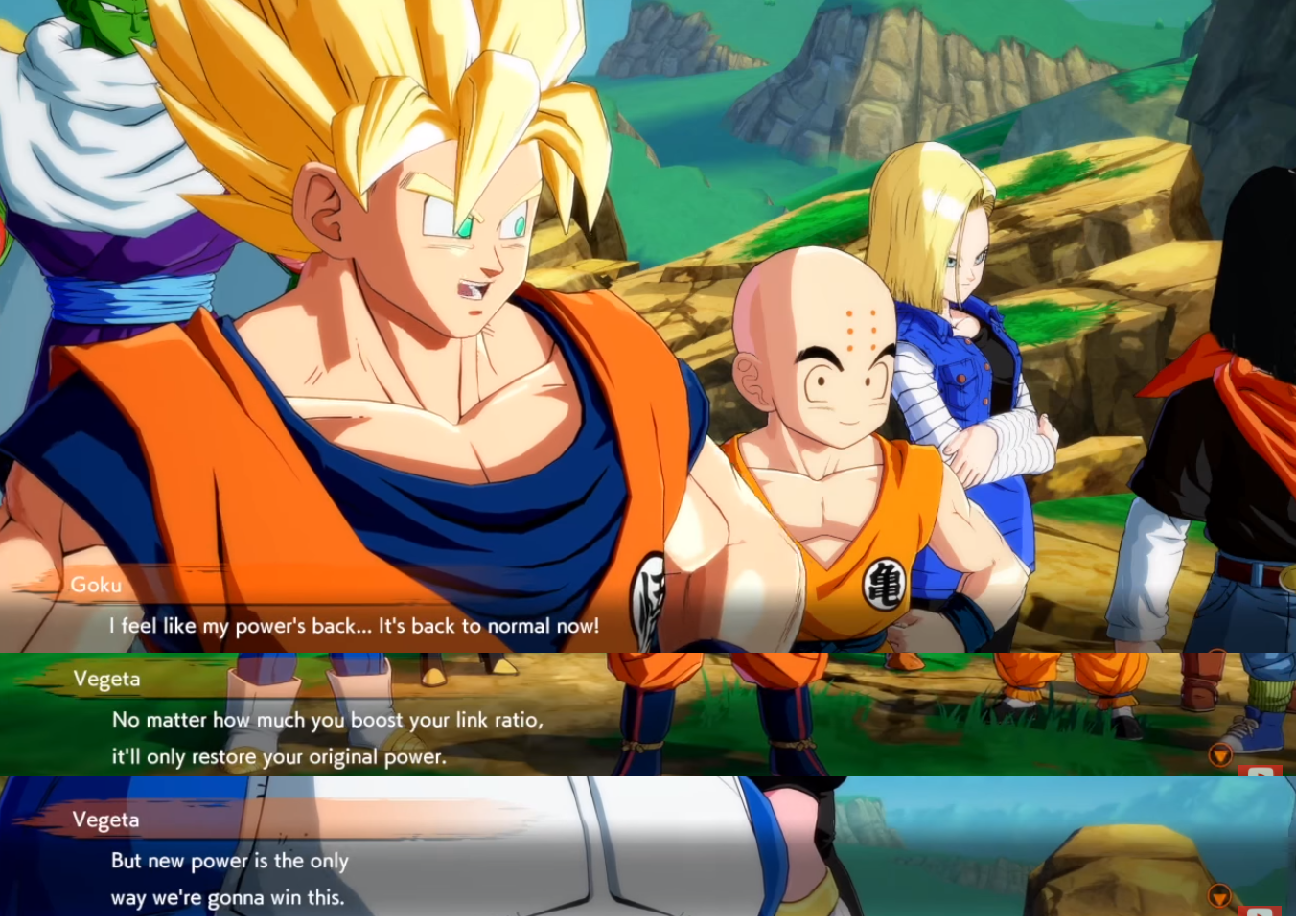Advance Vegeta's "link ratio" dialogue with the orange arrow
The width and height of the screenshot is (1296, 924).
[x=1219, y=755]
